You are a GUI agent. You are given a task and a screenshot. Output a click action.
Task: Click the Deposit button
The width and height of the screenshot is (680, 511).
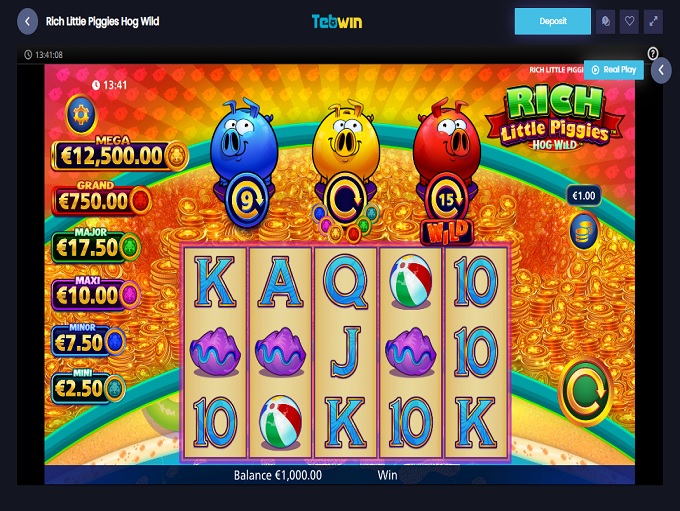(553, 21)
